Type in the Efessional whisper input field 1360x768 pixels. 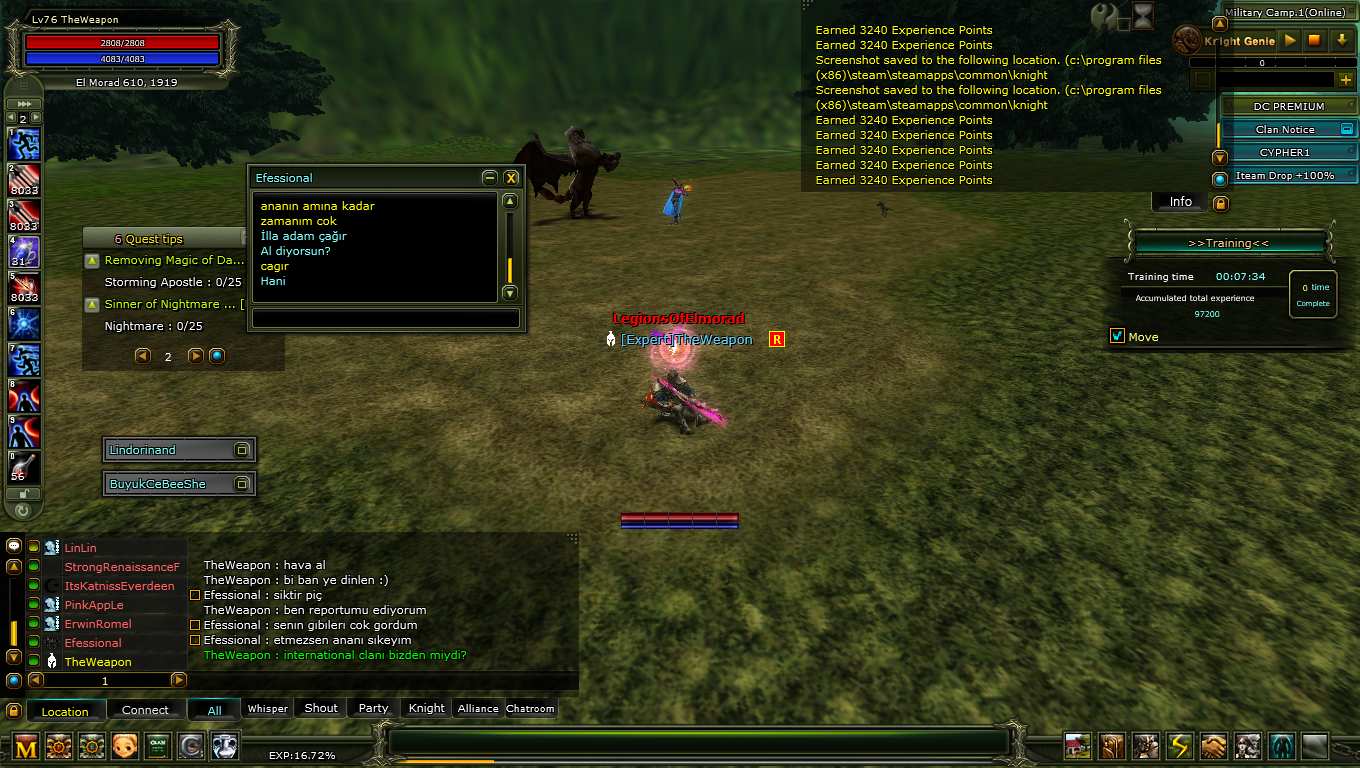[386, 318]
